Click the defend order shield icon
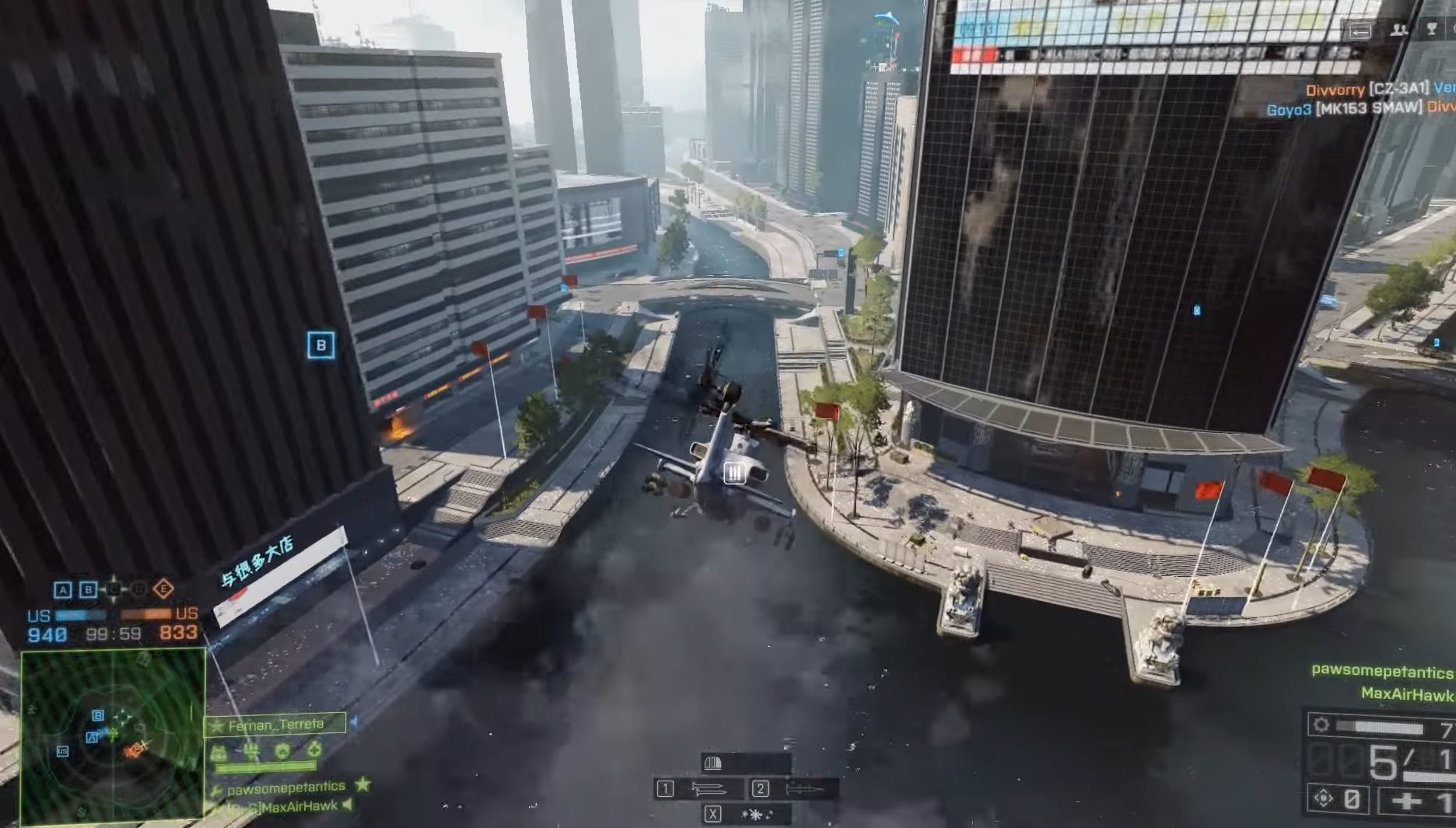Screen dimensions: 1456x828 click(x=282, y=750)
